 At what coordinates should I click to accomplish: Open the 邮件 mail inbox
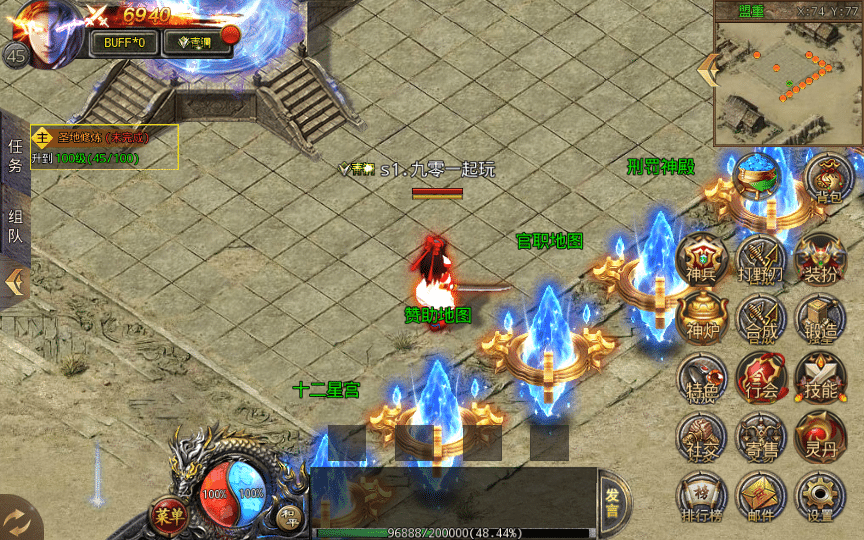(x=761, y=497)
